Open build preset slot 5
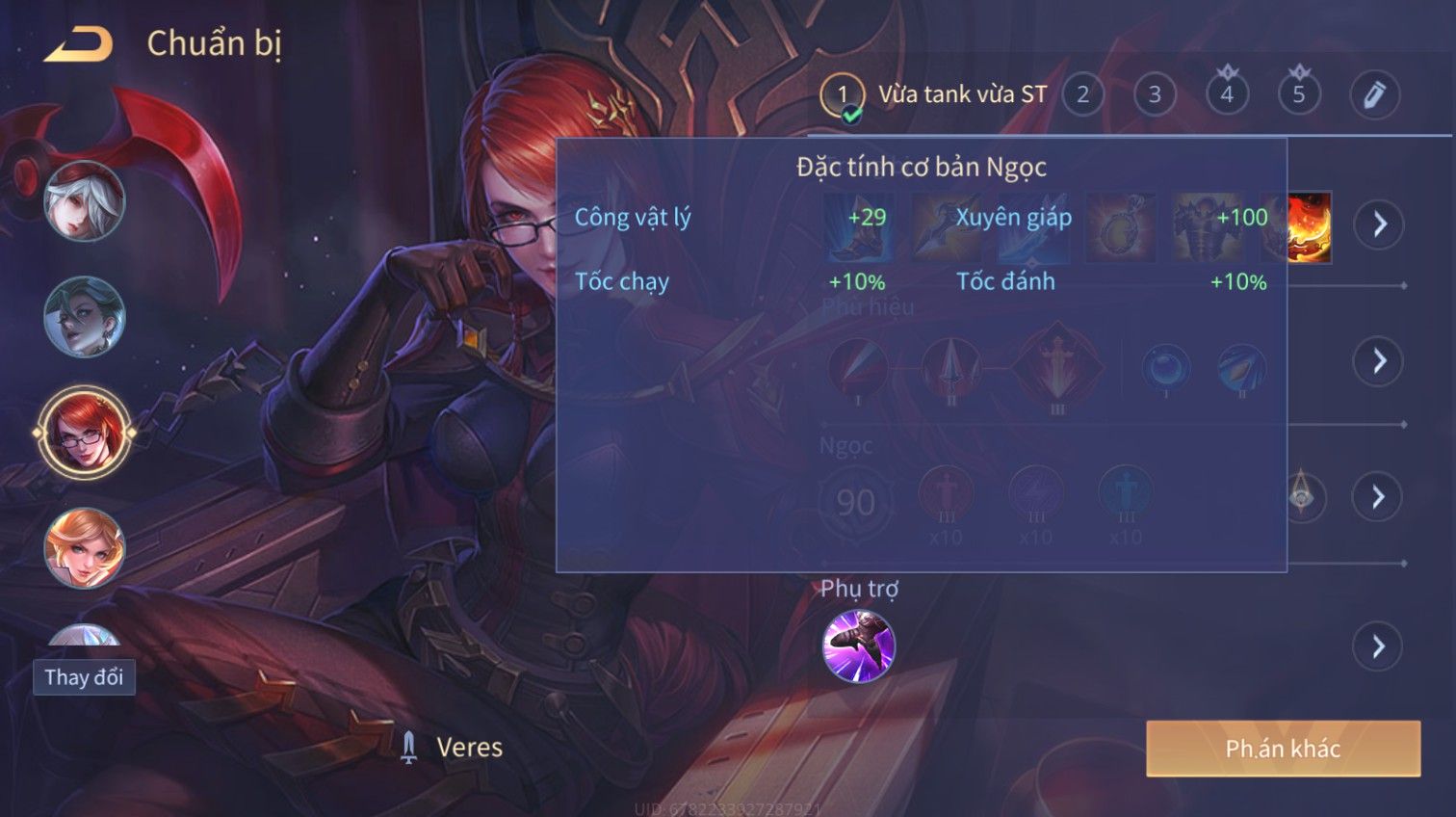This screenshot has width=1456, height=817. tap(1298, 94)
